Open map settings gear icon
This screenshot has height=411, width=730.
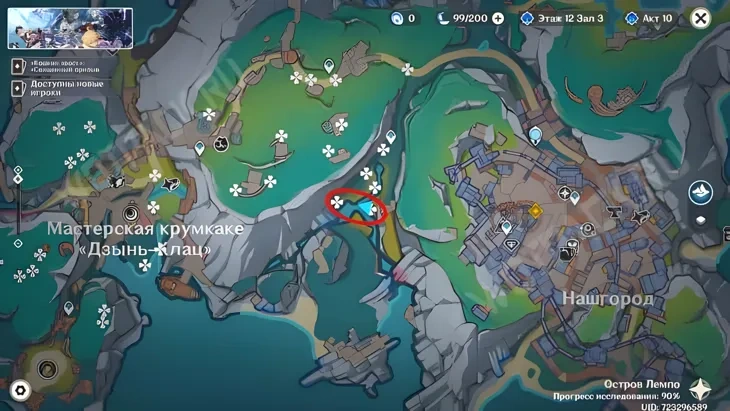(x=19, y=390)
